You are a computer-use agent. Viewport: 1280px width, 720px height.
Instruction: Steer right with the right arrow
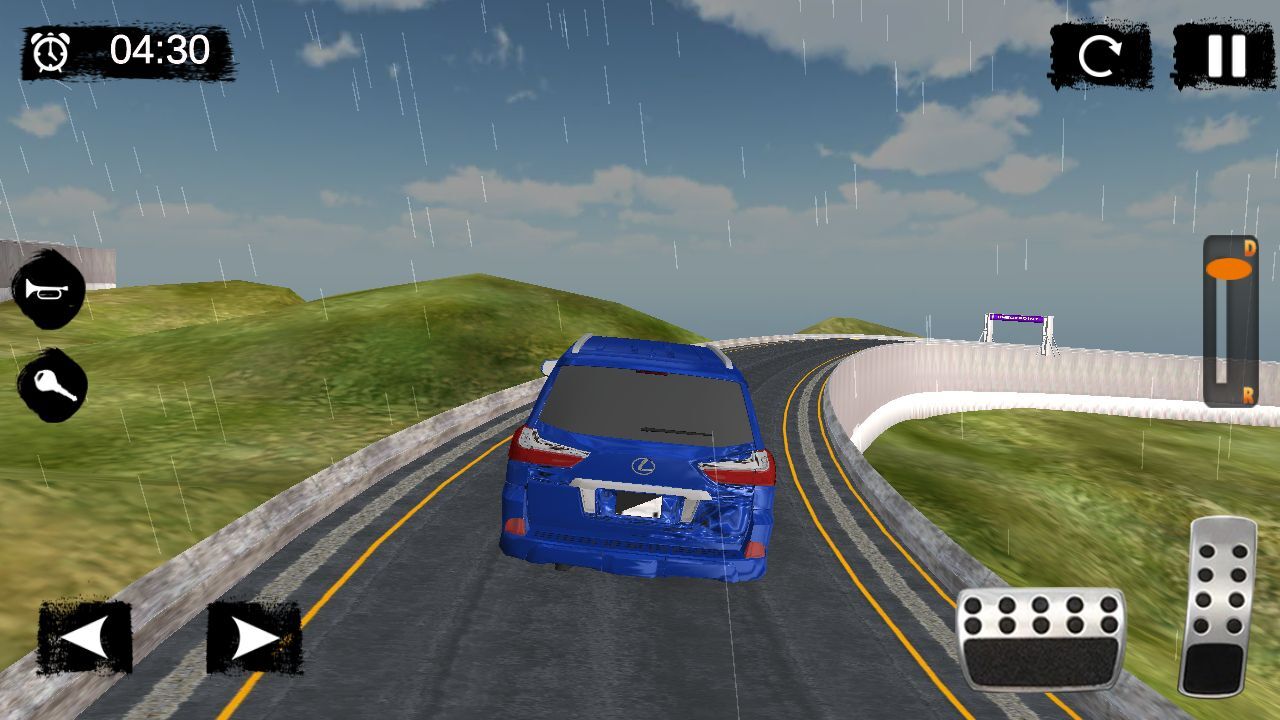pos(254,637)
